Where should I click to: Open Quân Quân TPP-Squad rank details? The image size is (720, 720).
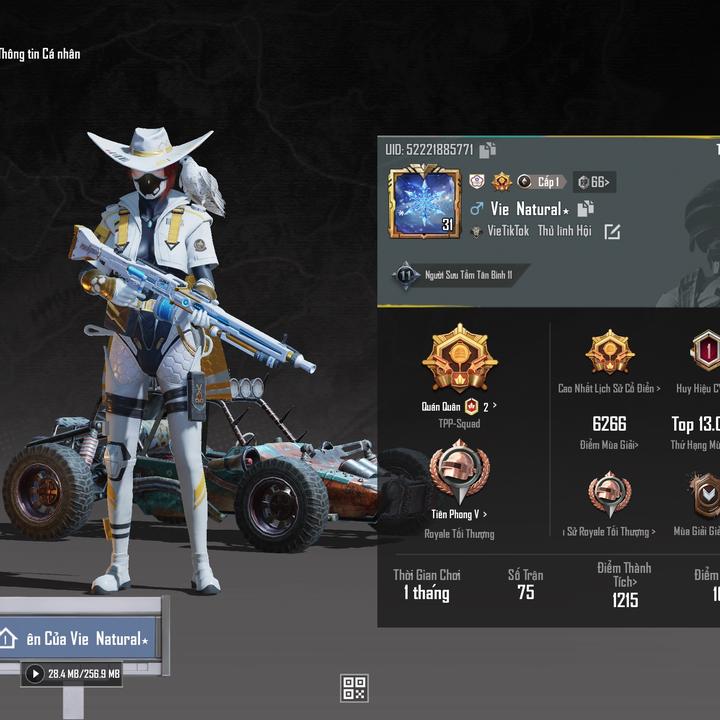(x=459, y=407)
